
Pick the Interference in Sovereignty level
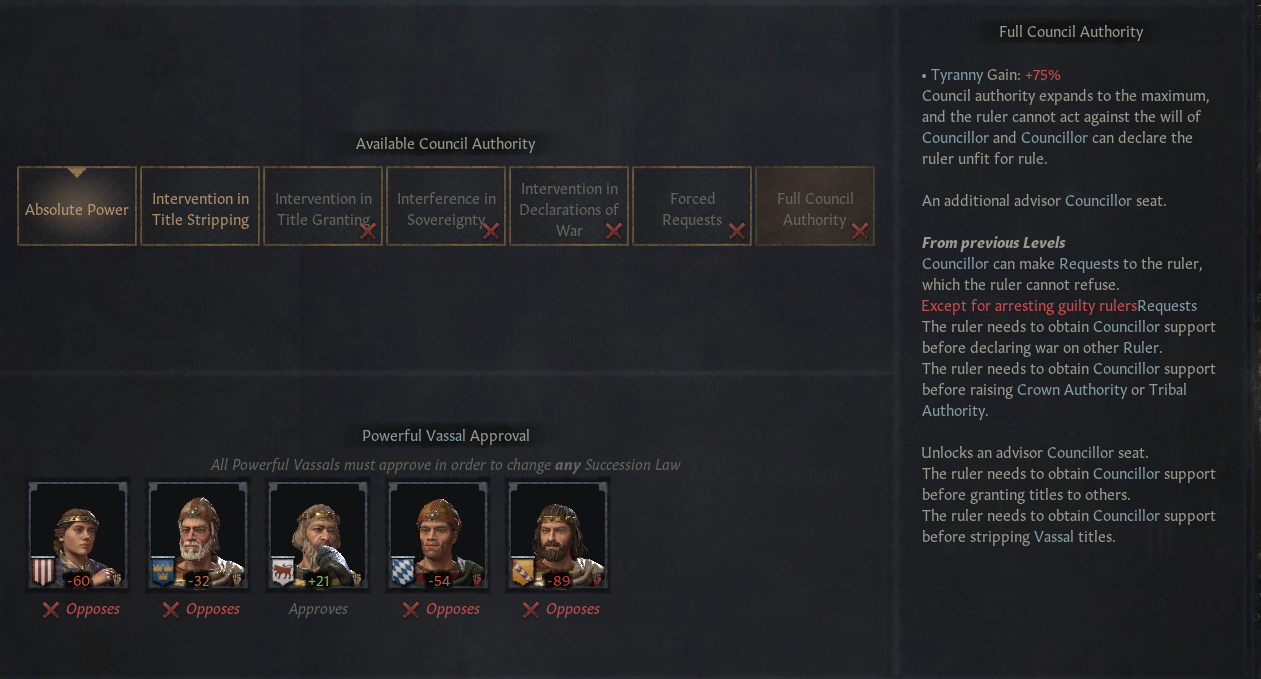coord(446,207)
